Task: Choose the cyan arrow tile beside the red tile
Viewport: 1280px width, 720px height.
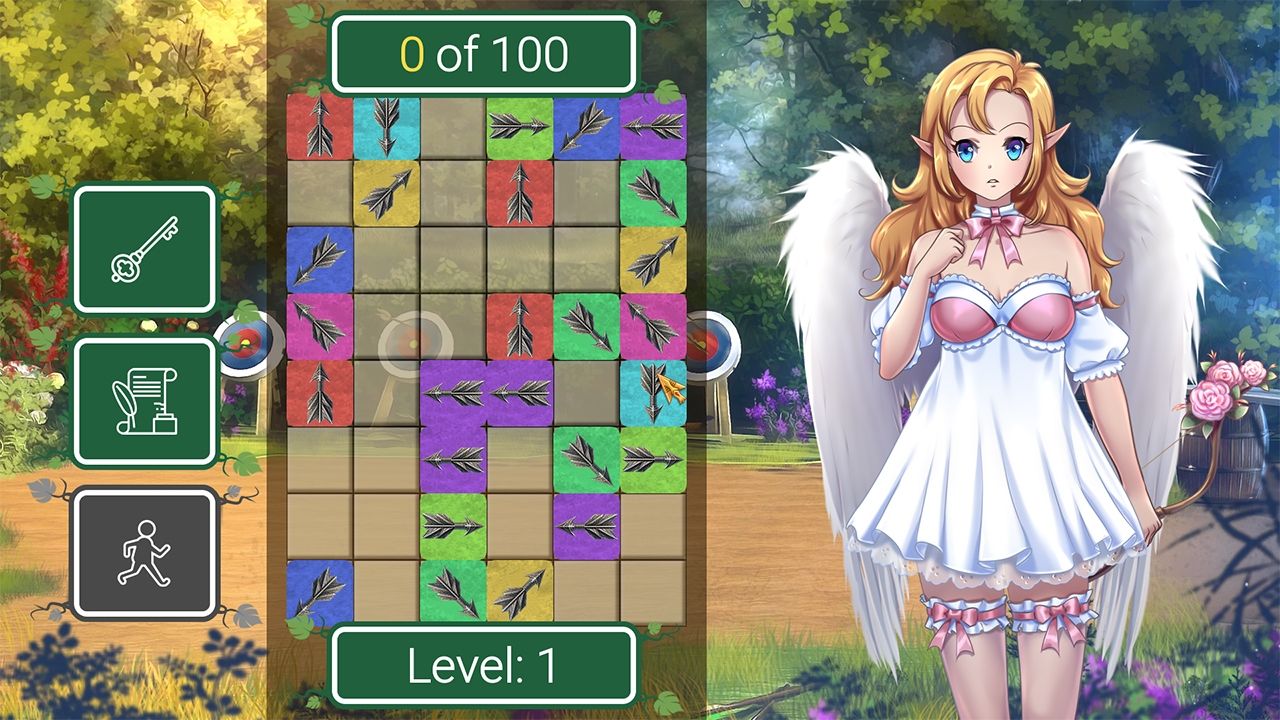Action: [386, 126]
